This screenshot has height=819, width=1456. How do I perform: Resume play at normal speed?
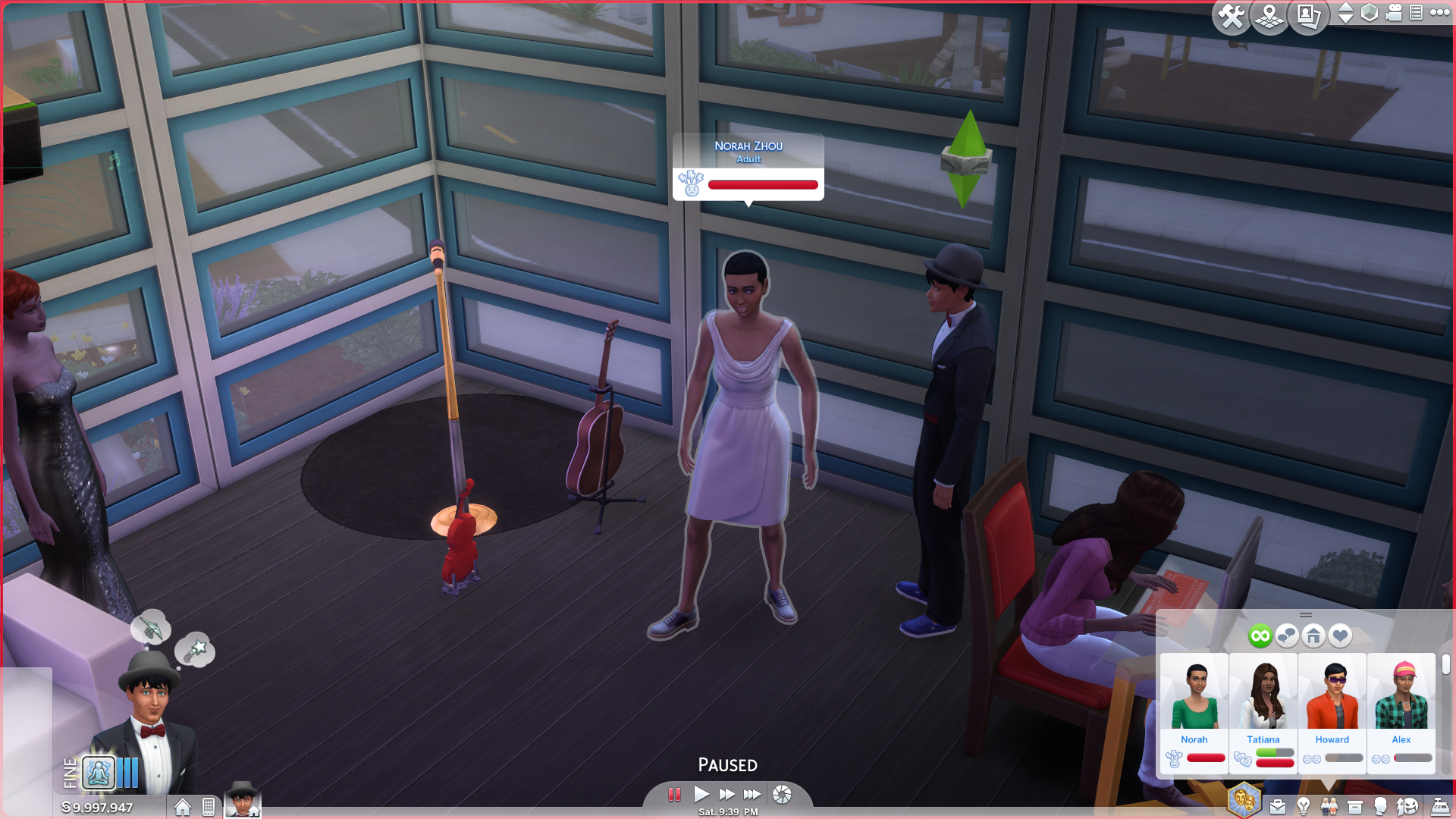[701, 794]
